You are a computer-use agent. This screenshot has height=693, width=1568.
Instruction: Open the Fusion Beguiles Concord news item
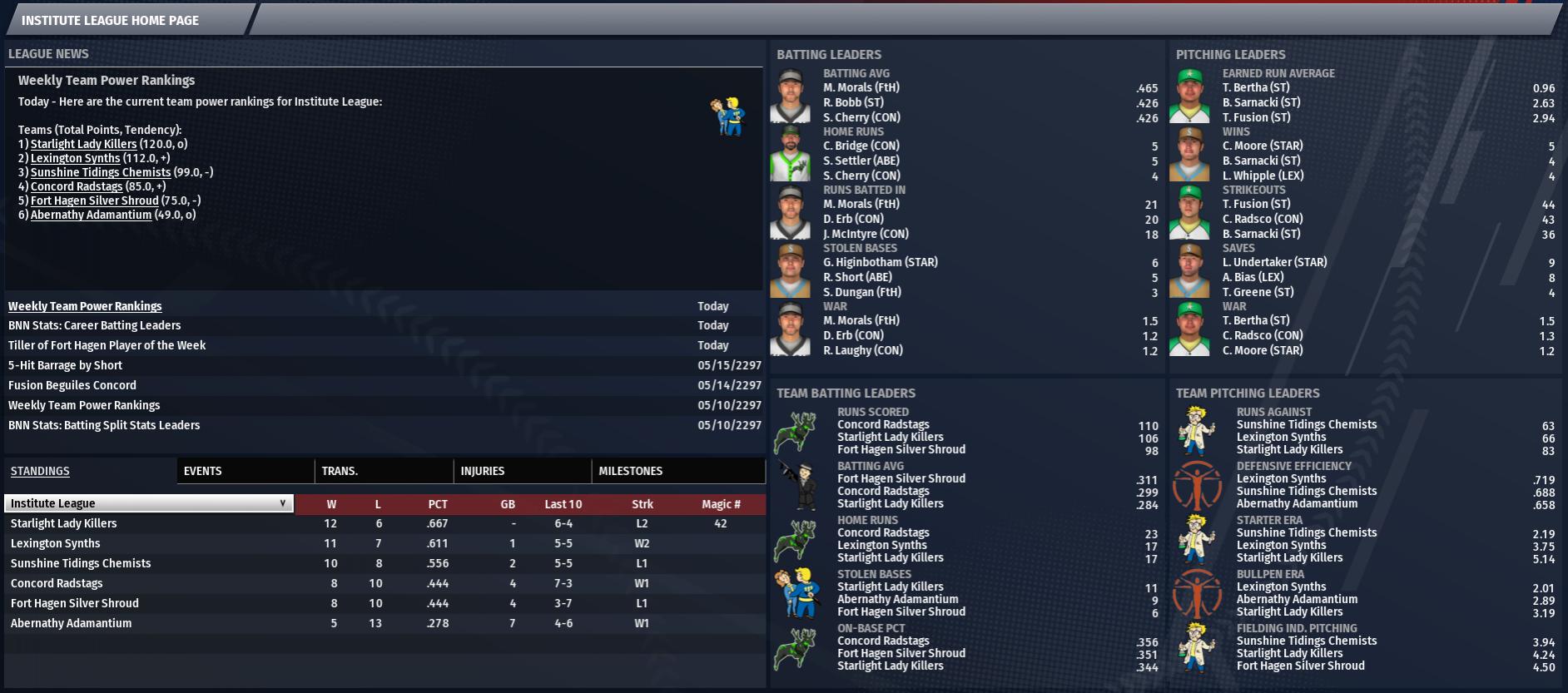coord(72,385)
